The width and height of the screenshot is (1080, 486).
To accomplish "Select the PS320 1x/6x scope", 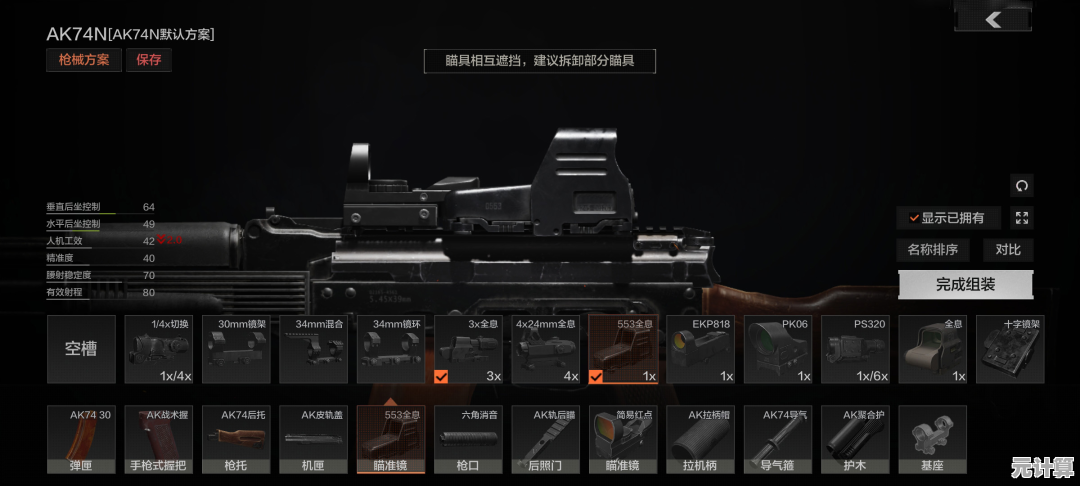I will tap(855, 349).
